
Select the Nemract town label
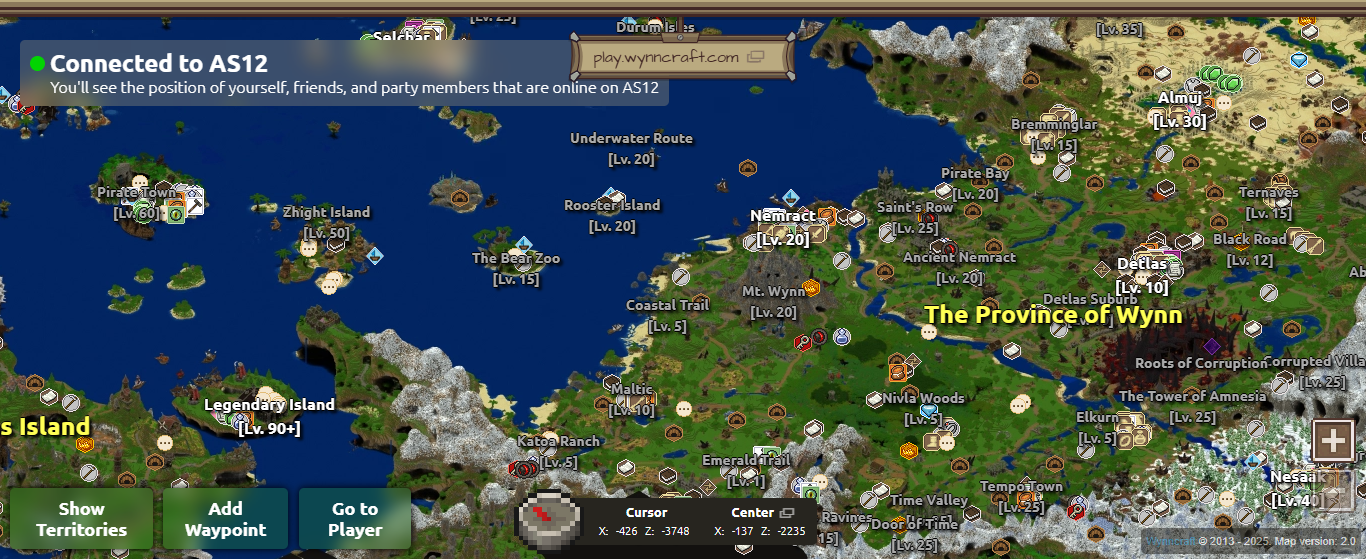[x=782, y=216]
